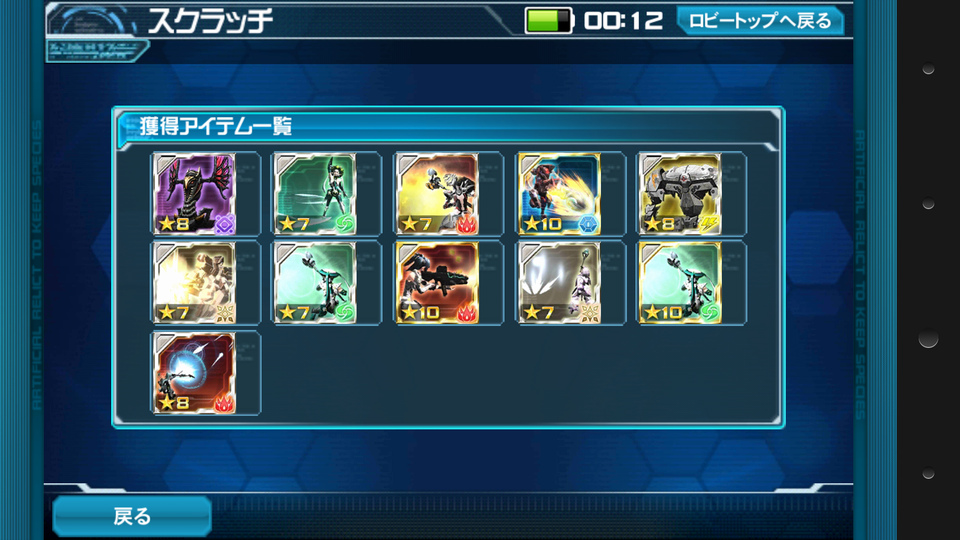Go back using the 戻る button
Screen dimensions: 960x540
point(132,516)
